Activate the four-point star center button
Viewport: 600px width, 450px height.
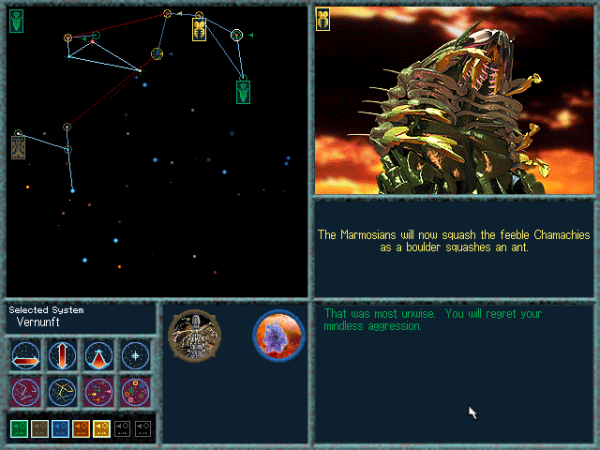135,355
